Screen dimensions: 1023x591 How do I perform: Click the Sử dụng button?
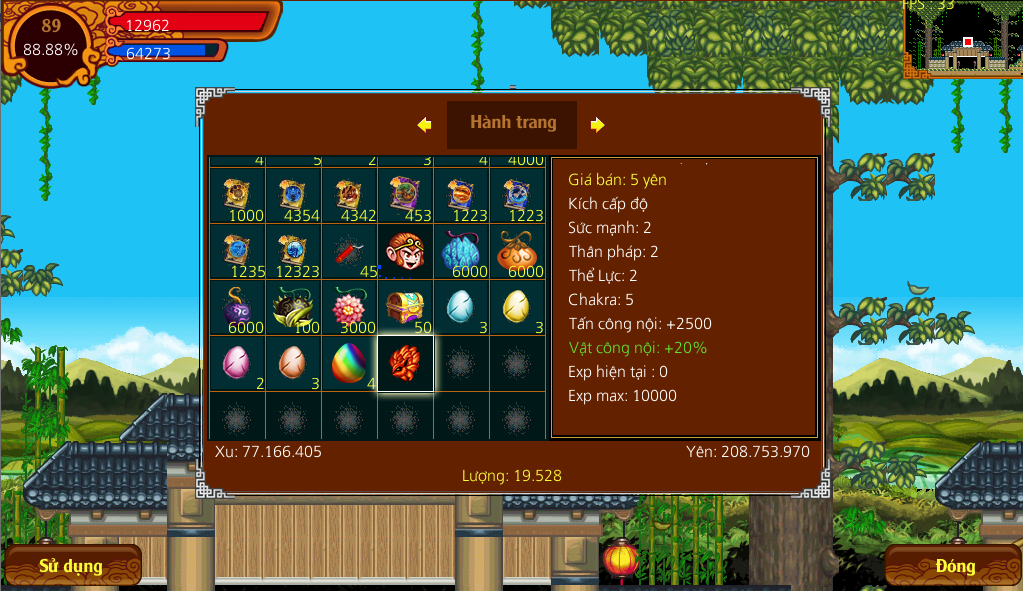71,566
